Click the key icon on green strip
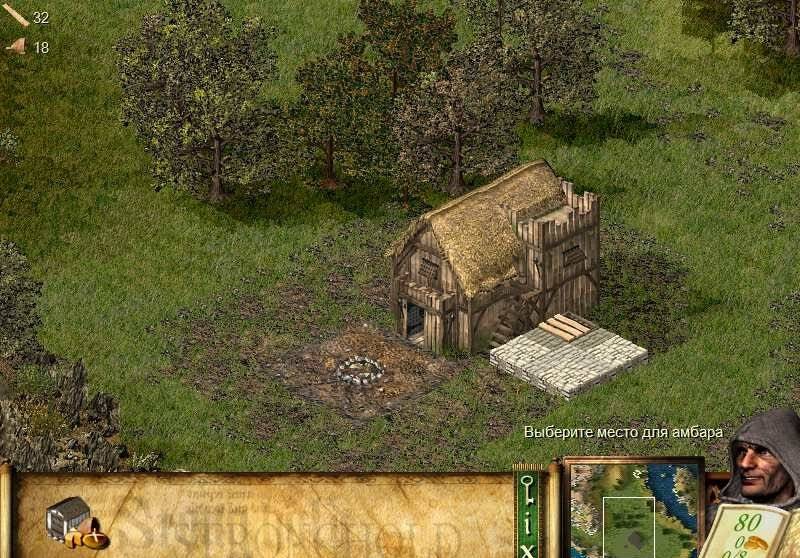The image size is (800, 558). point(528,491)
